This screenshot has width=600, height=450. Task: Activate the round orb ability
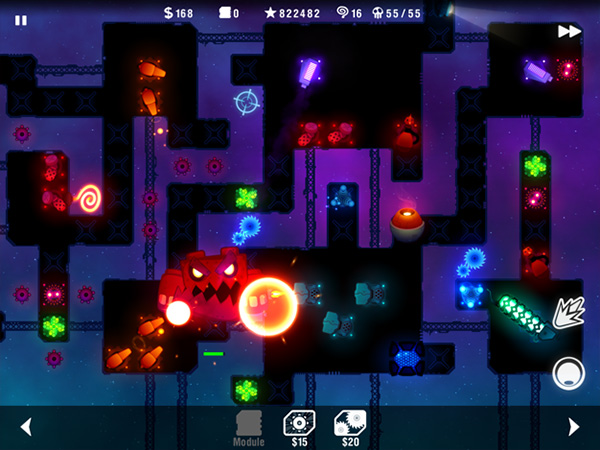[x=568, y=373]
